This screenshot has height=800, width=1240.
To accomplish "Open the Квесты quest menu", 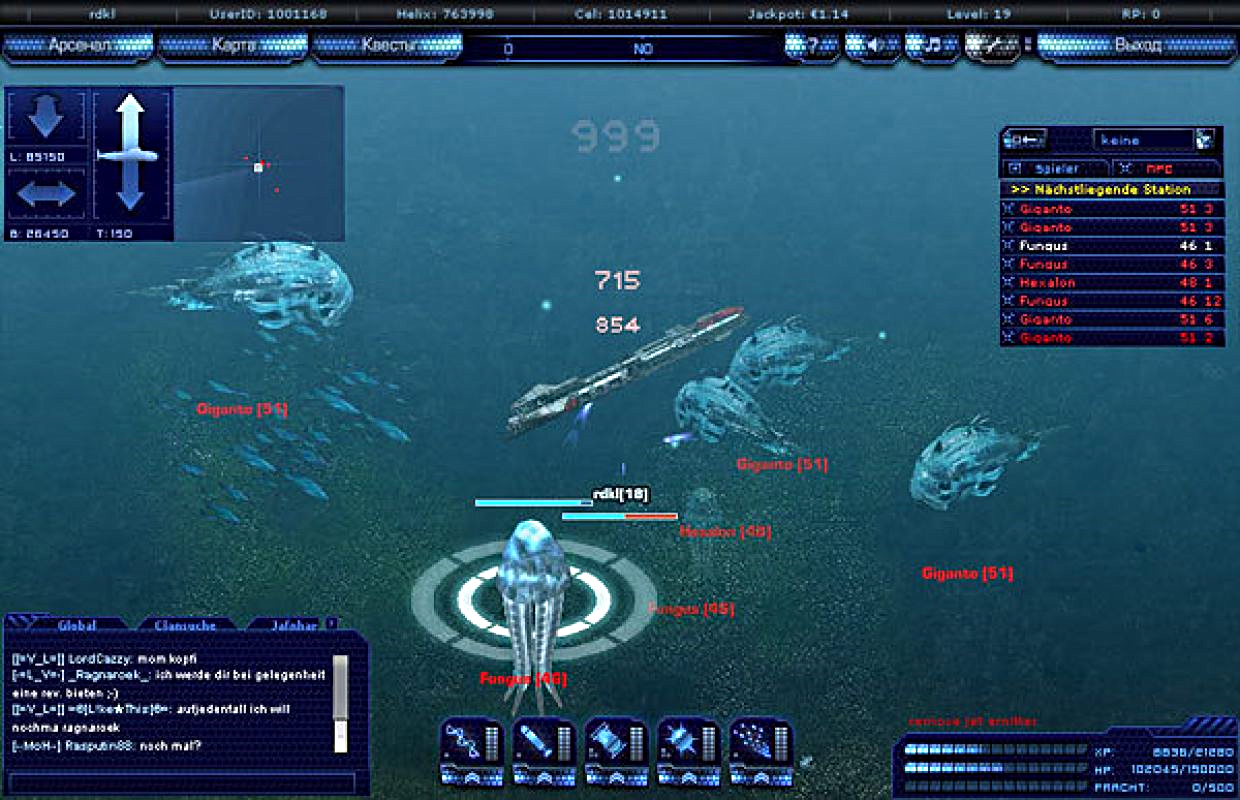I will (x=387, y=46).
